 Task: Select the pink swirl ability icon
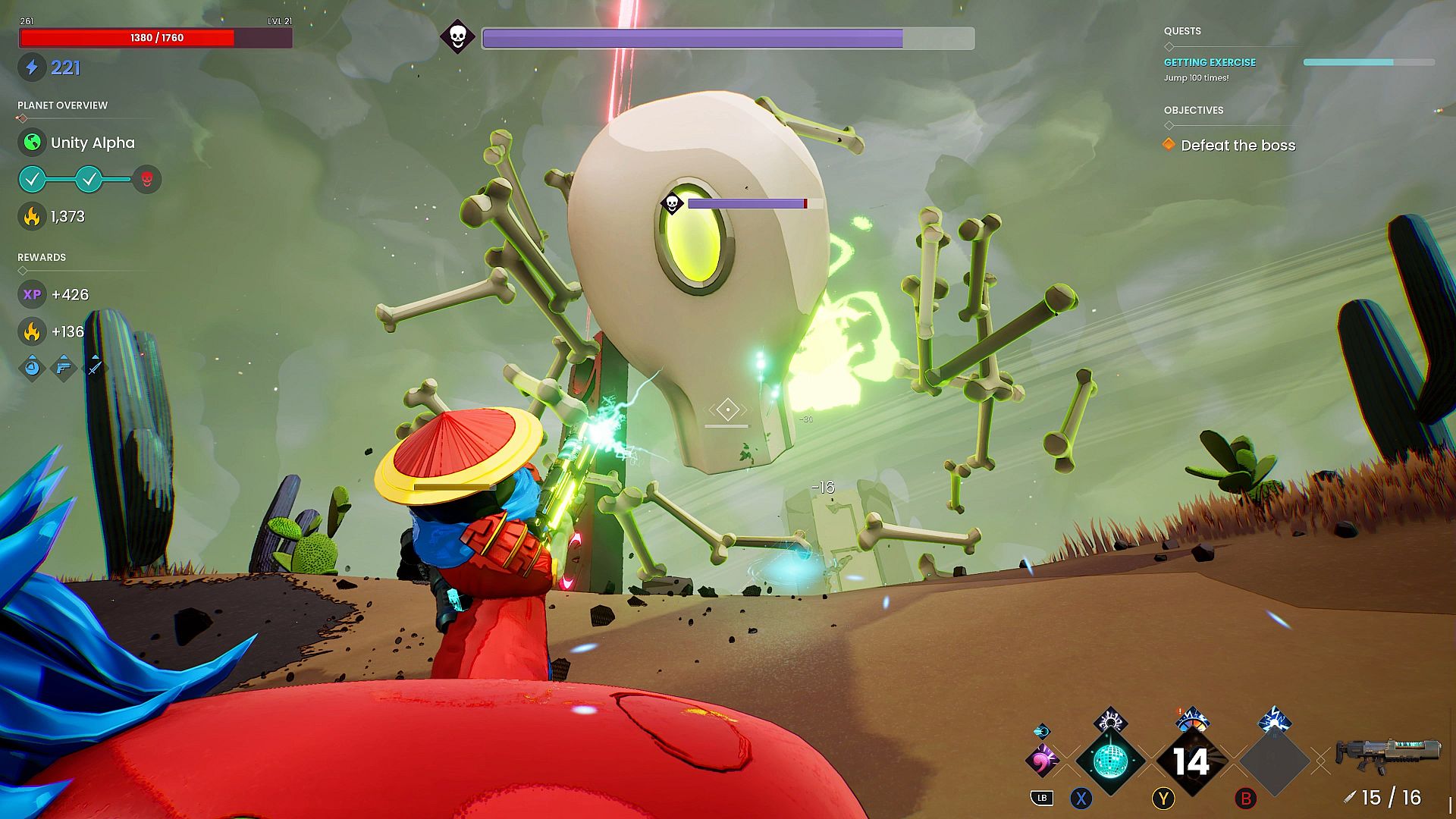1042,758
